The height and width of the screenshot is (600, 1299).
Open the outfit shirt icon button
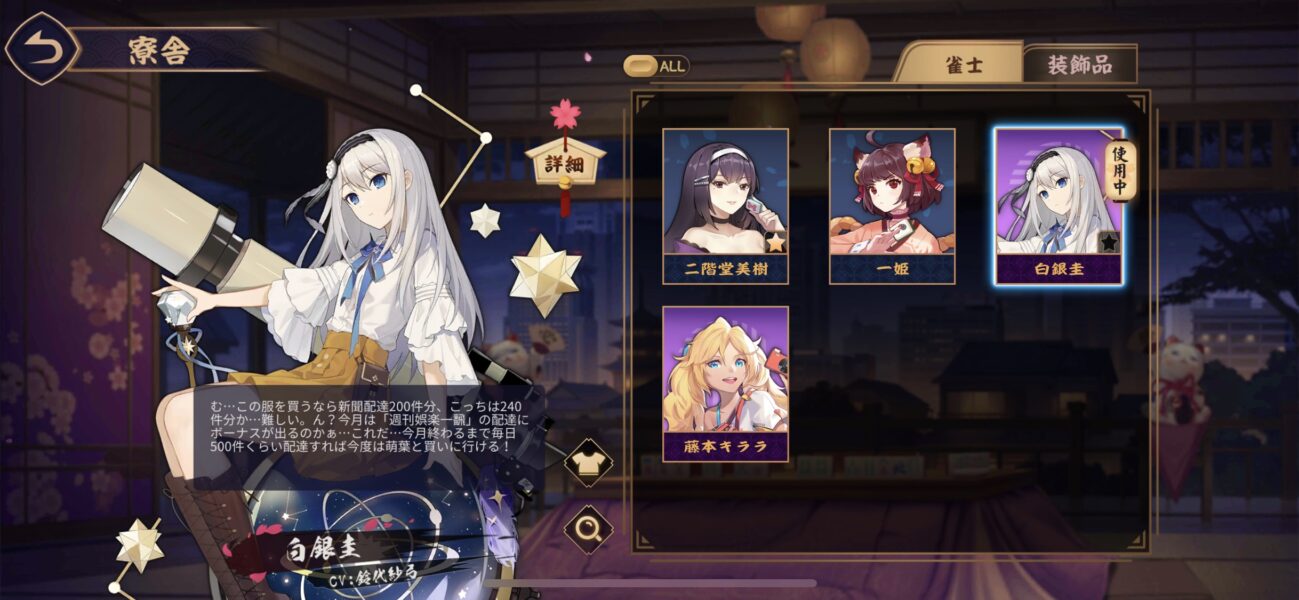588,462
